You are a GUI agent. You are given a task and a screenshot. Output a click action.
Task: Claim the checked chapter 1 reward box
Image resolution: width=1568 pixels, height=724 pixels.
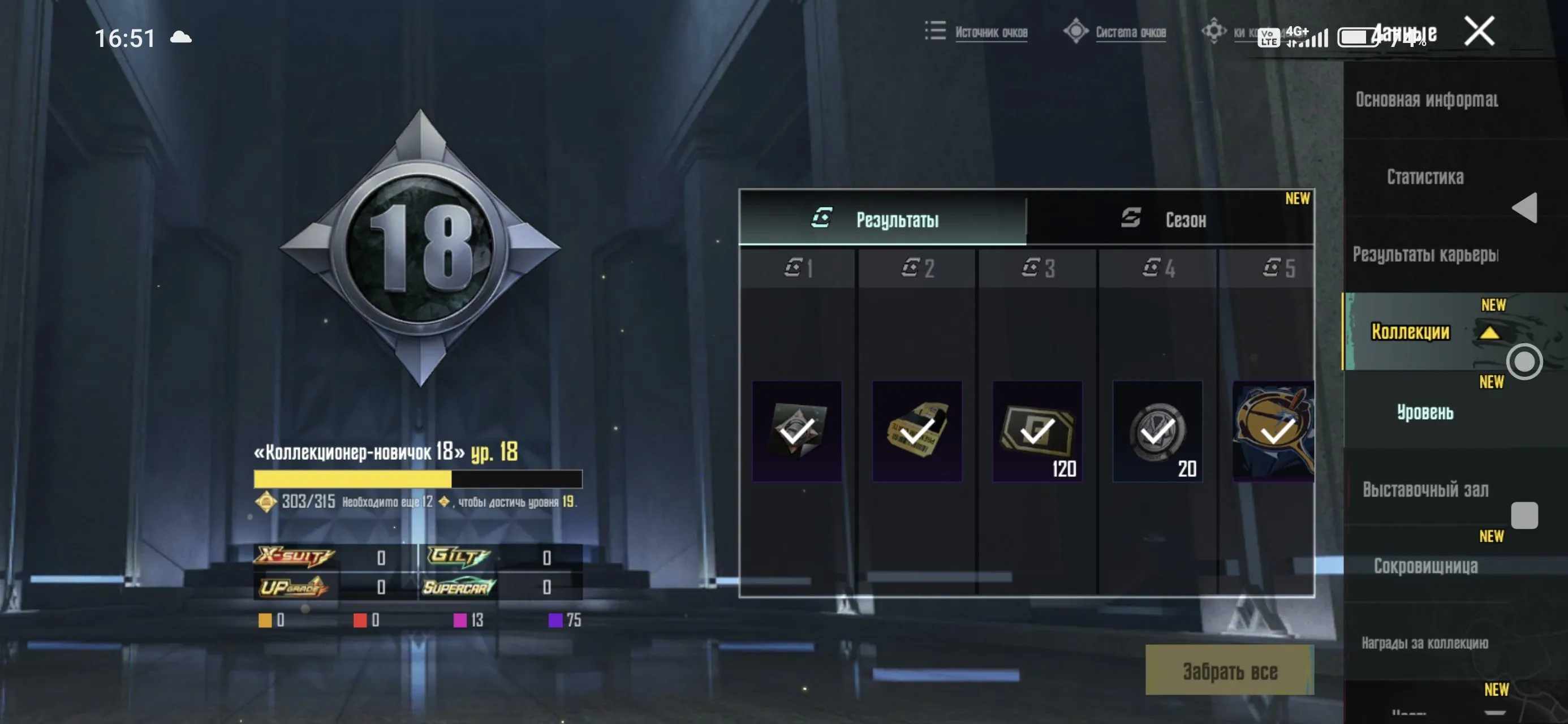click(798, 432)
